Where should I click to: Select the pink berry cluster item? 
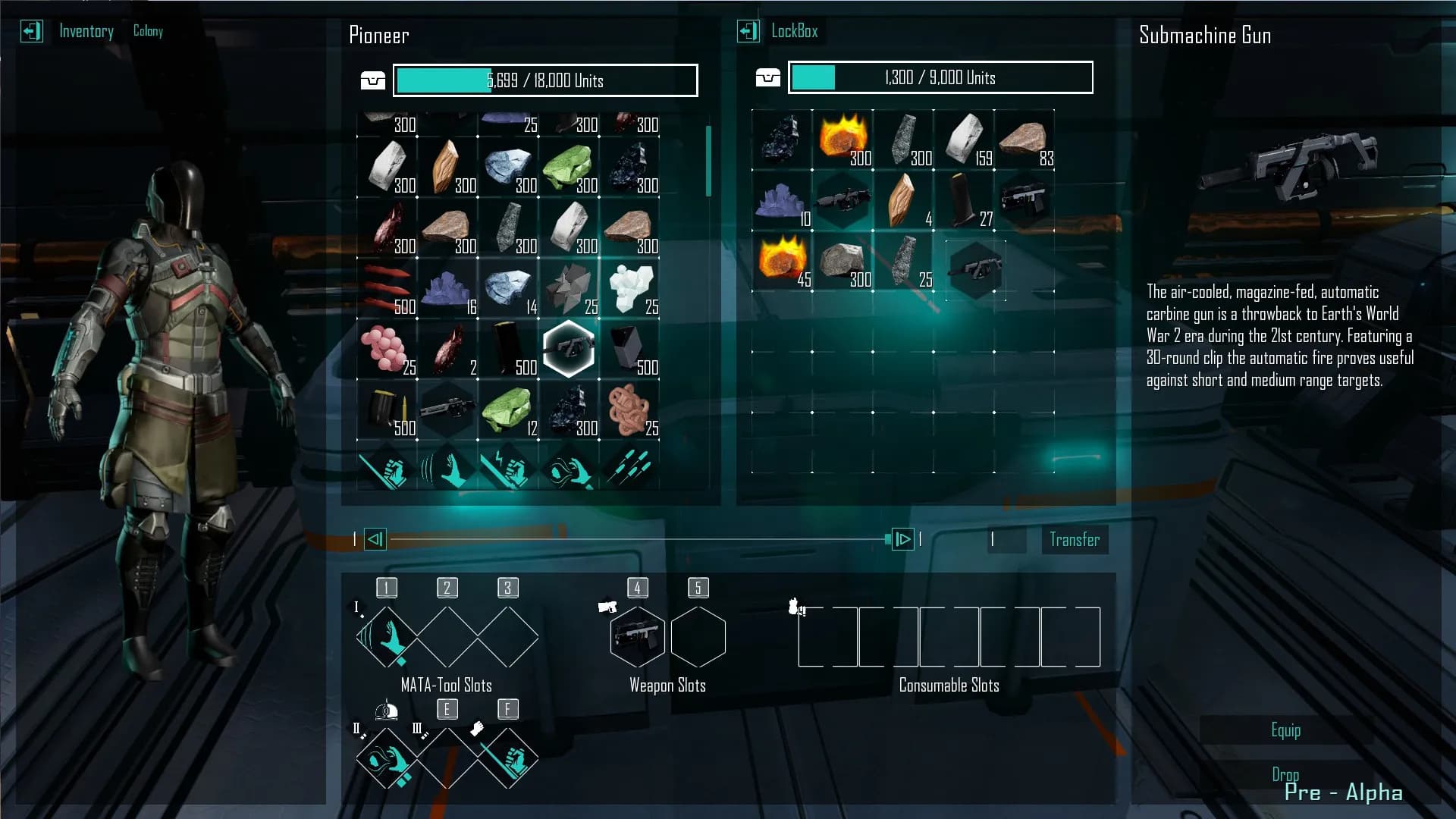point(385,349)
